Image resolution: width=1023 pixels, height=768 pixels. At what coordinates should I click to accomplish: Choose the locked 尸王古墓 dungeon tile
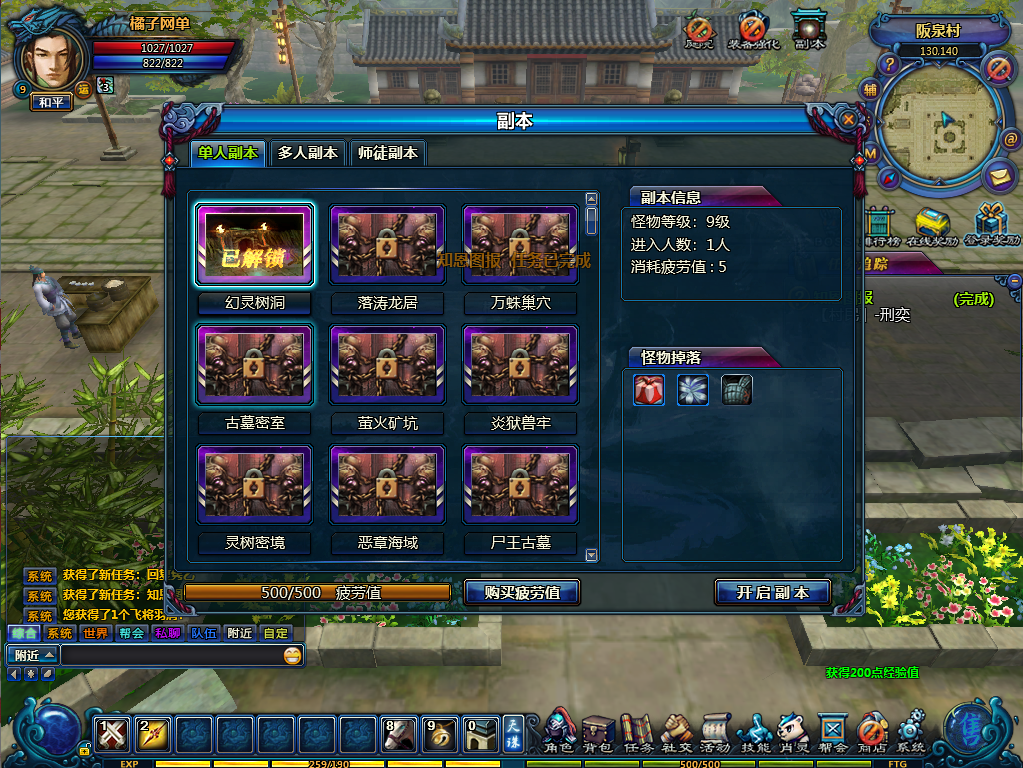point(520,485)
